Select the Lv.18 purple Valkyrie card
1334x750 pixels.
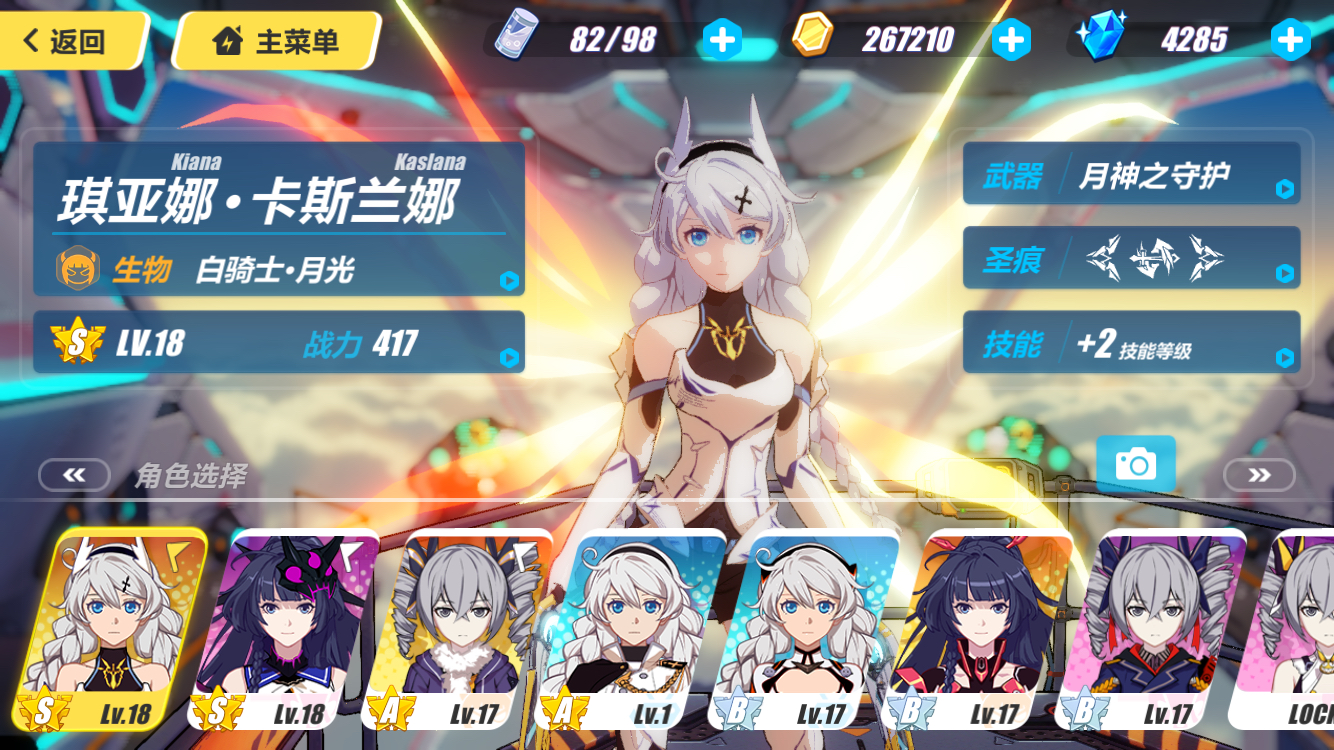[x=289, y=630]
